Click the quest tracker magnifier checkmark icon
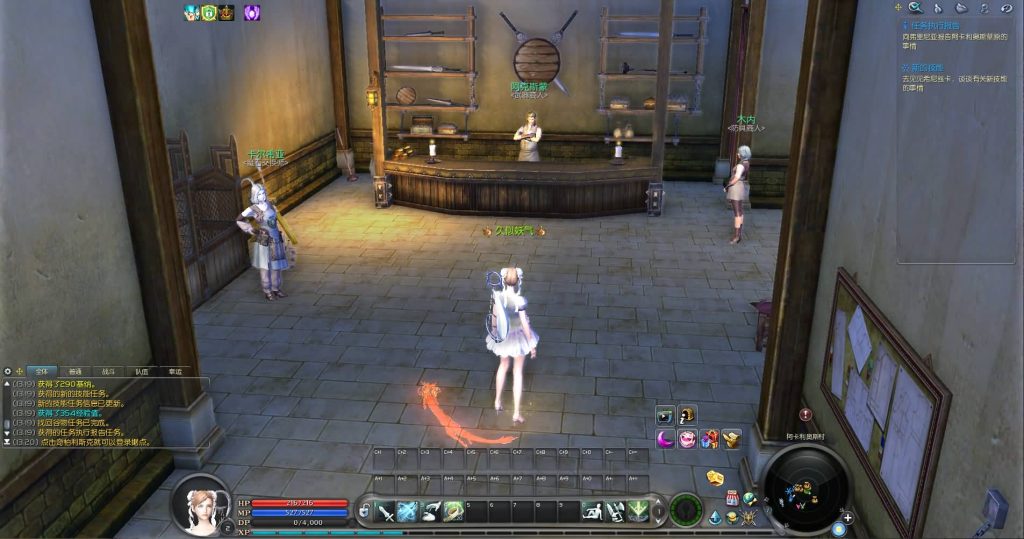The image size is (1024, 539). pyautogui.click(x=914, y=7)
